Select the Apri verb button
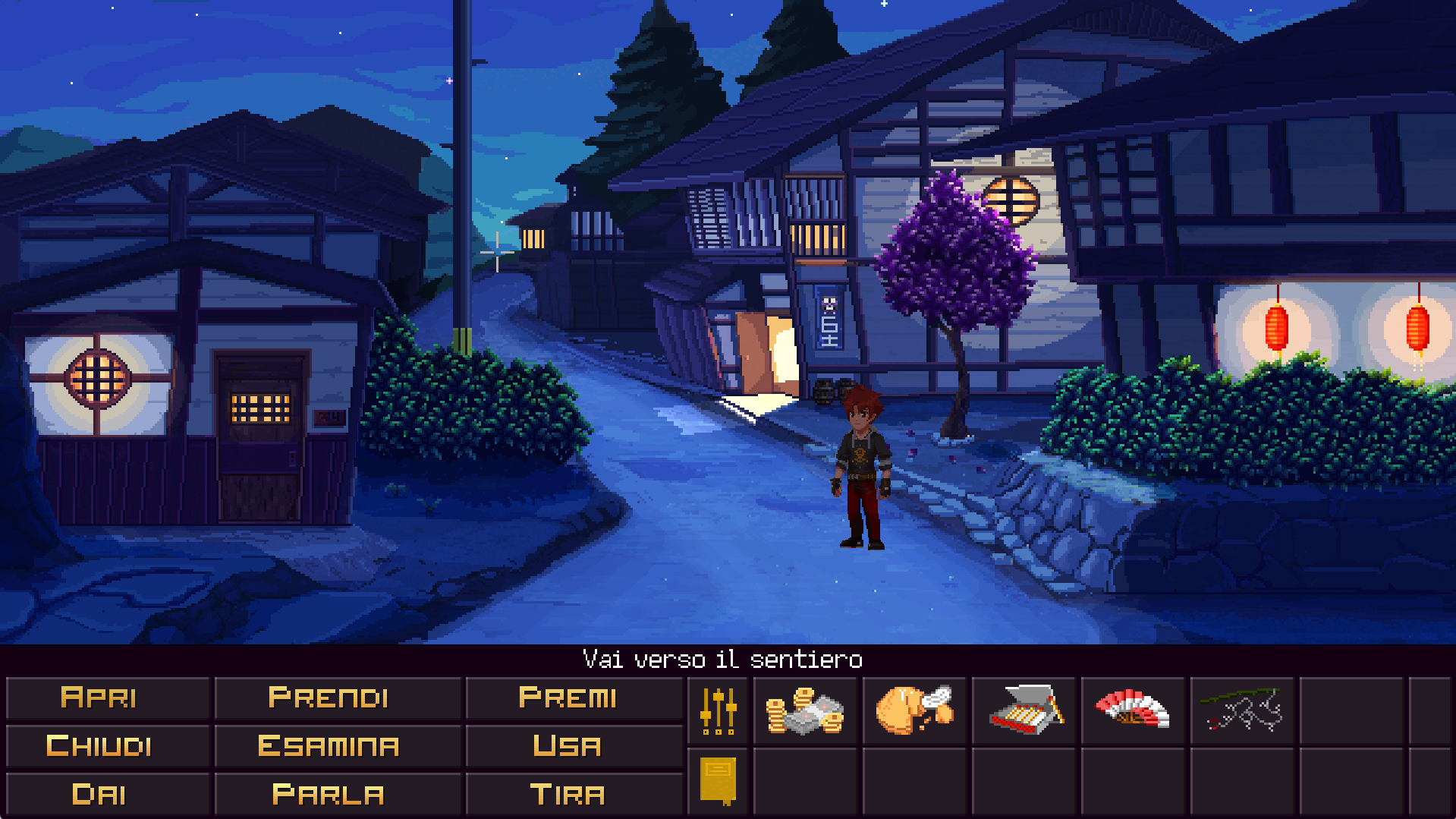This screenshot has width=1456, height=819. click(99, 698)
